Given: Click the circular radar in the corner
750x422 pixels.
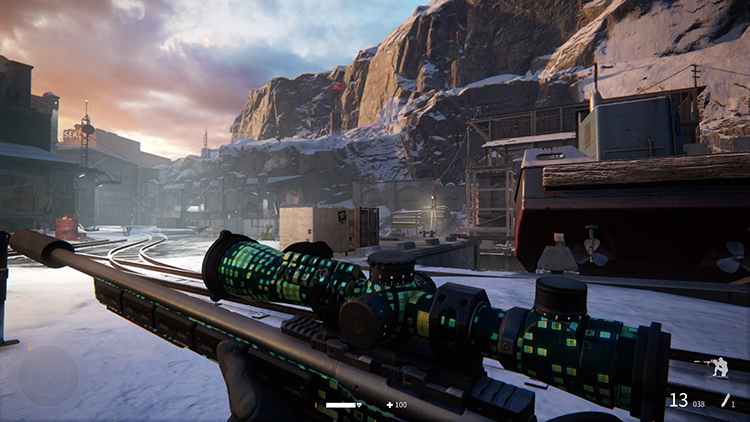Looking at the screenshot, I should tap(47, 375).
